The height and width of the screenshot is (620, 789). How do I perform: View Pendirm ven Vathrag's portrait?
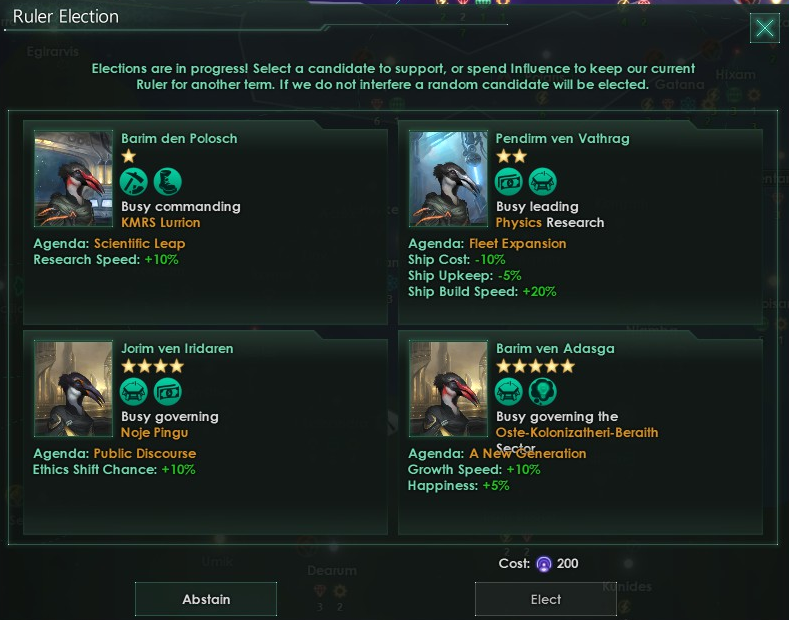(448, 180)
